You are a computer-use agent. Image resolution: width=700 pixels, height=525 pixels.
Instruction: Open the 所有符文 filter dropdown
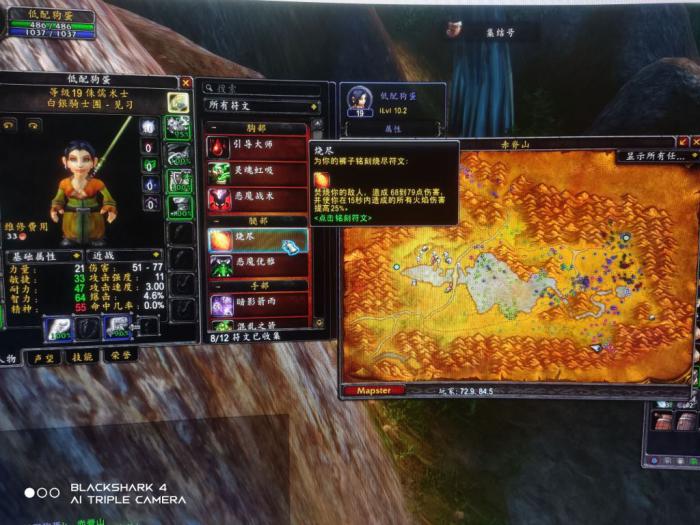click(262, 105)
